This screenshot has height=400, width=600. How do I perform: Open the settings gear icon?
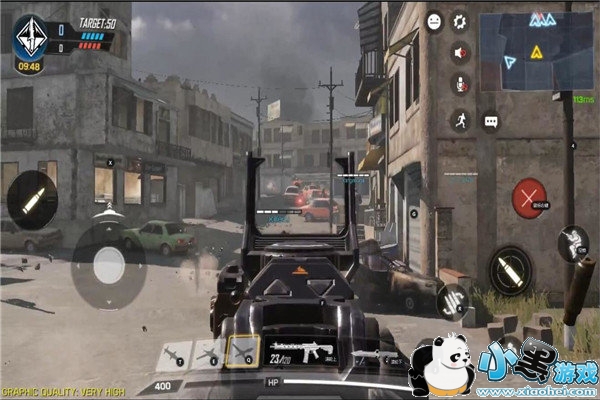(x=460, y=20)
